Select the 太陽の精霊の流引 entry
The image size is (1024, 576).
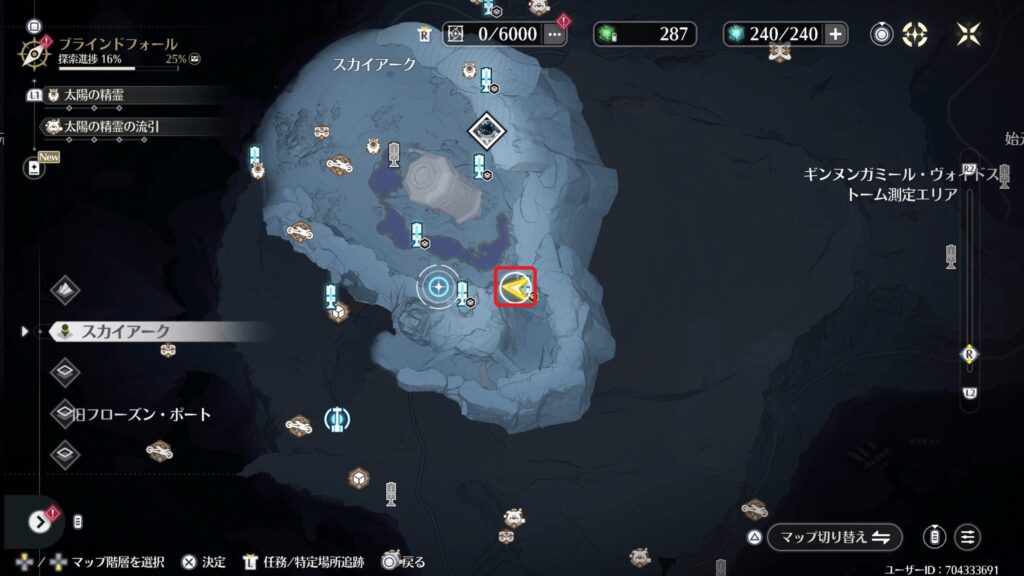click(x=111, y=127)
